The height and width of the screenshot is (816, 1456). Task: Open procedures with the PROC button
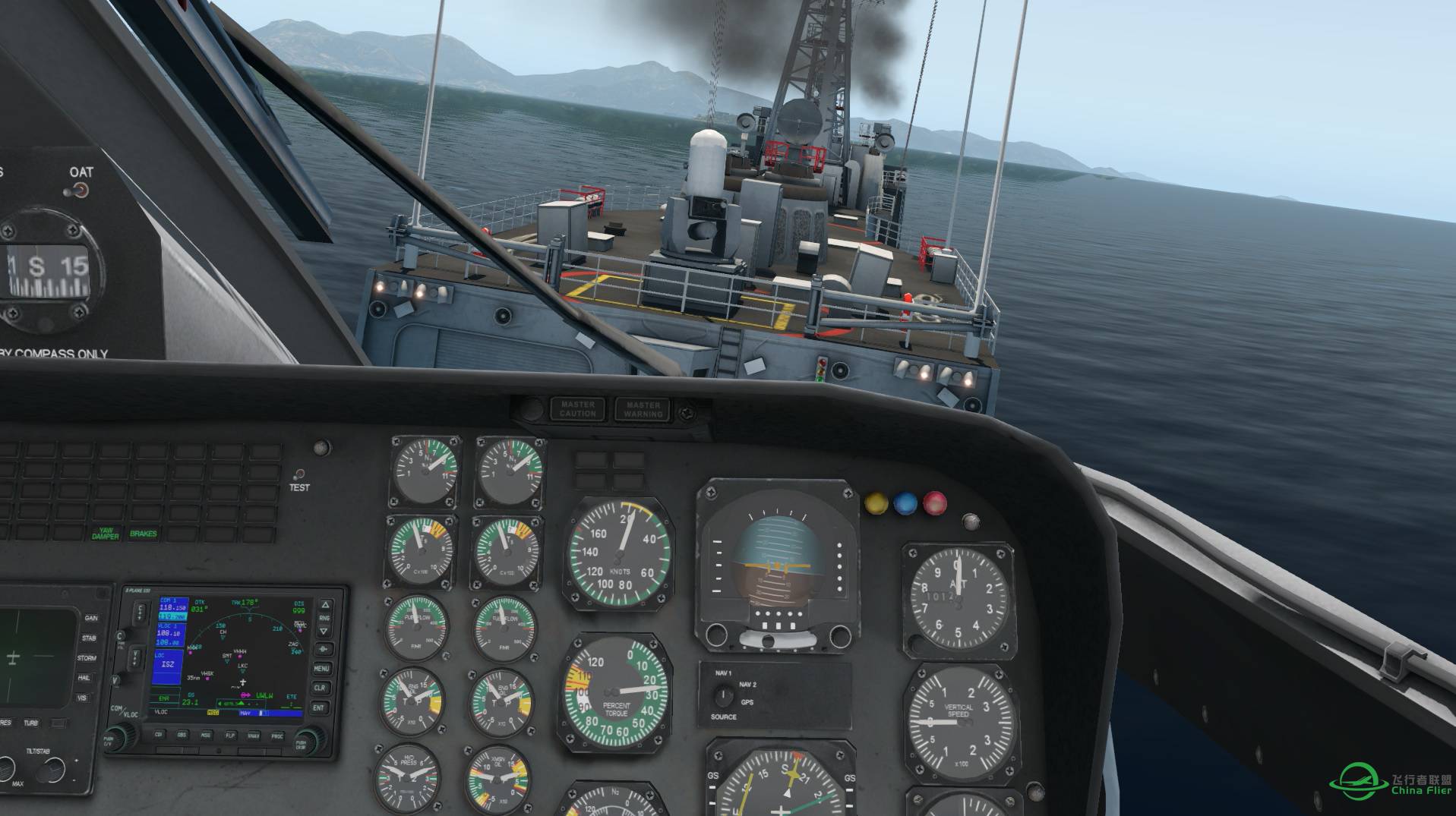(277, 735)
